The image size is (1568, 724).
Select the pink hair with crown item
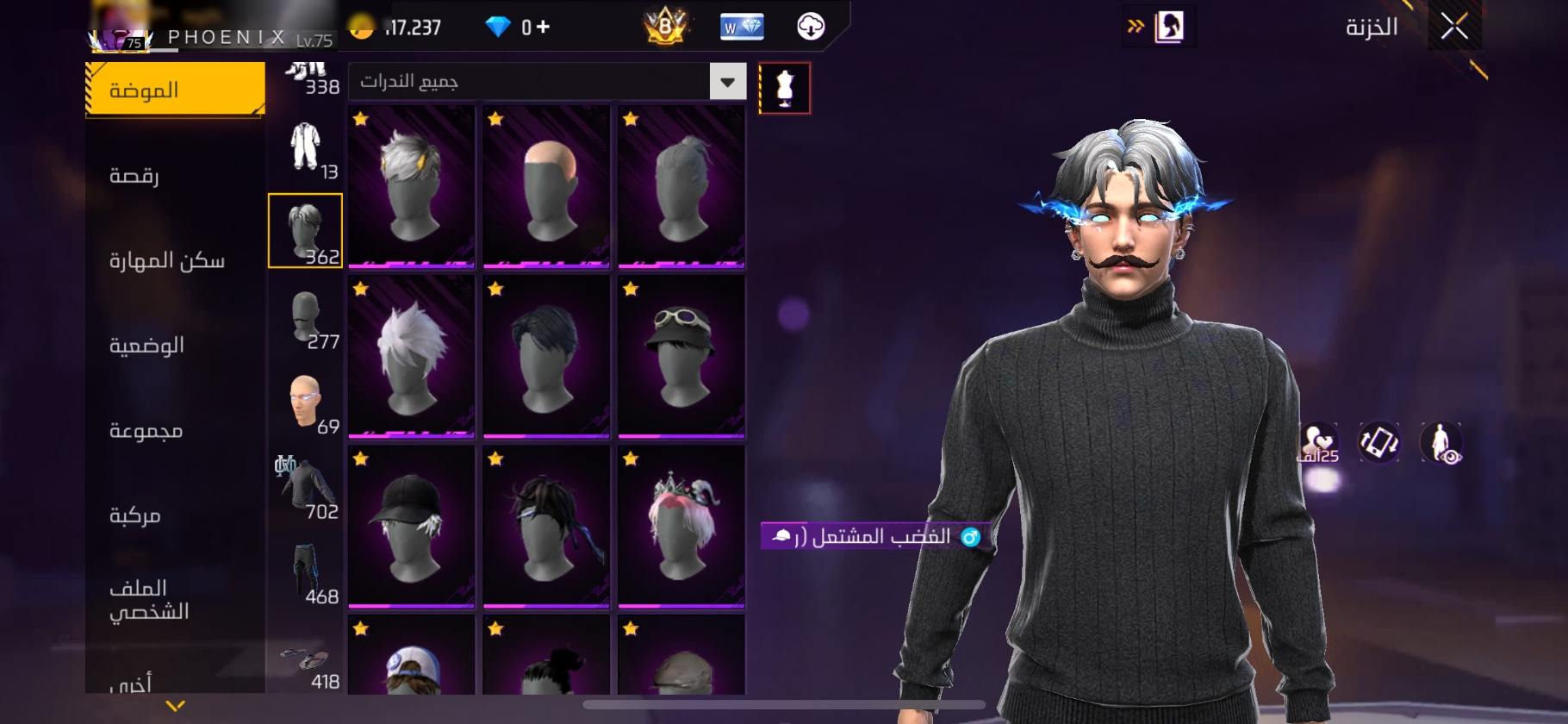681,526
